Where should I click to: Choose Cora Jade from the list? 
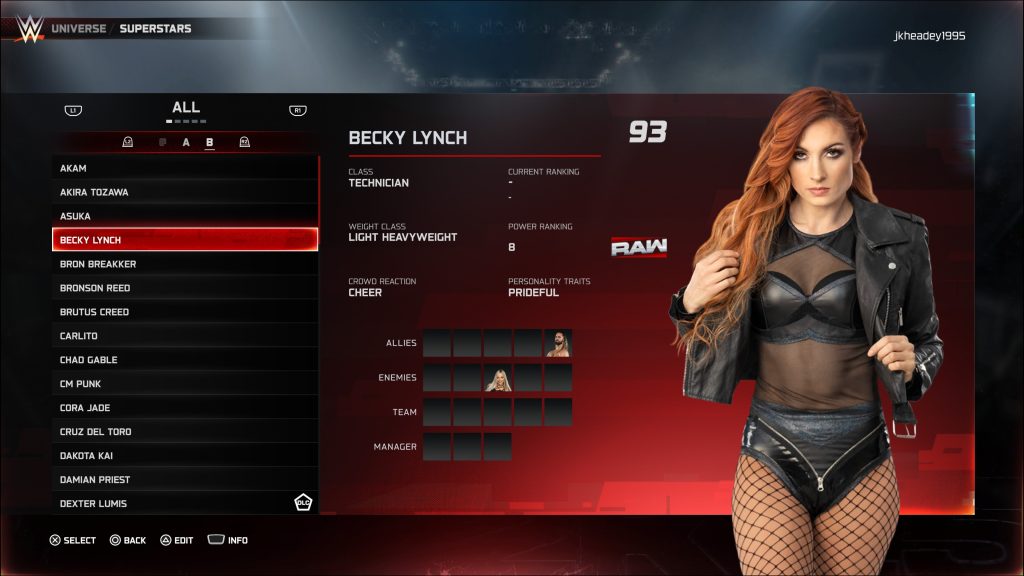(185, 408)
